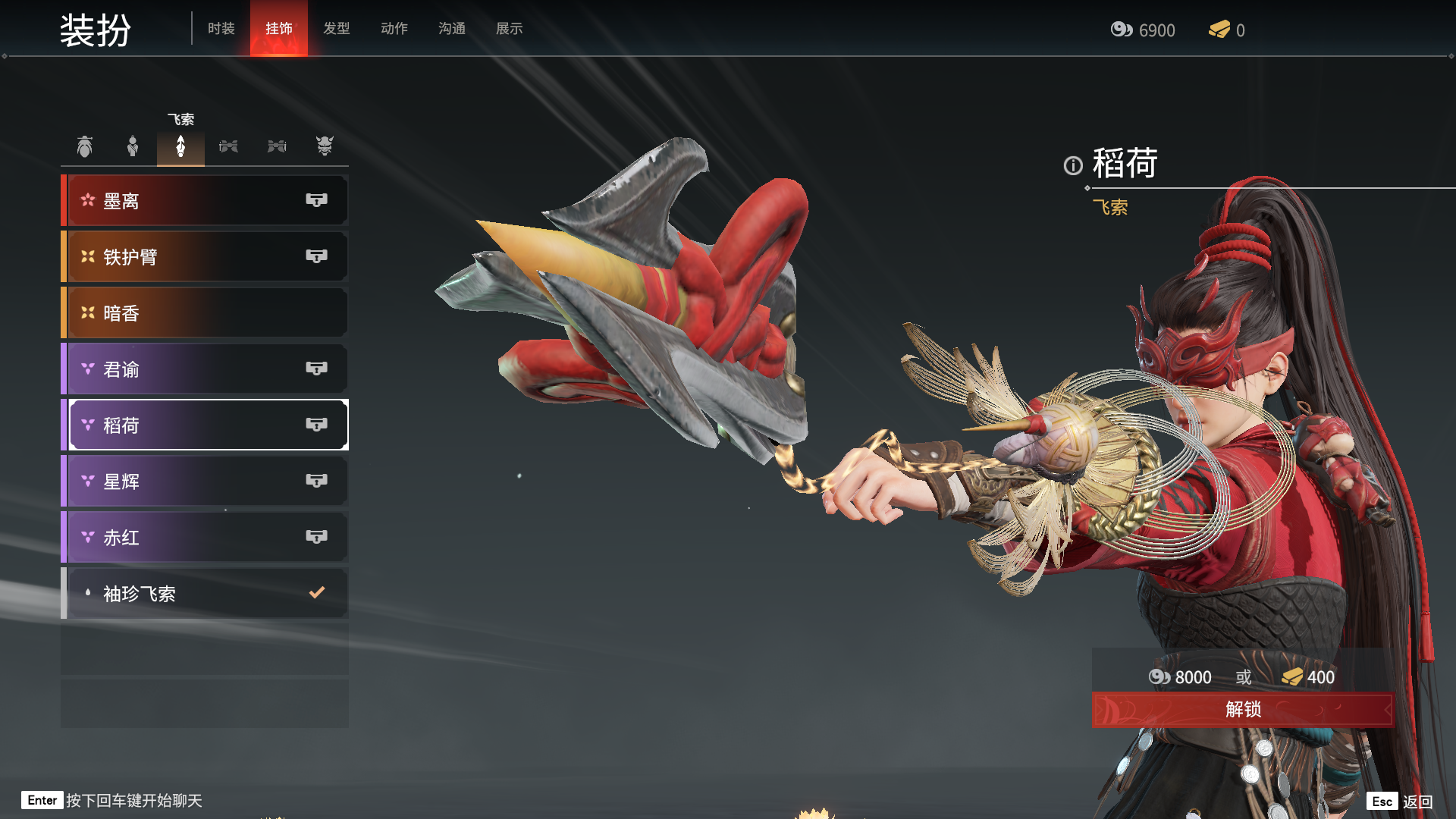
Task: Pick the 暗香 skin entry
Action: tap(205, 313)
